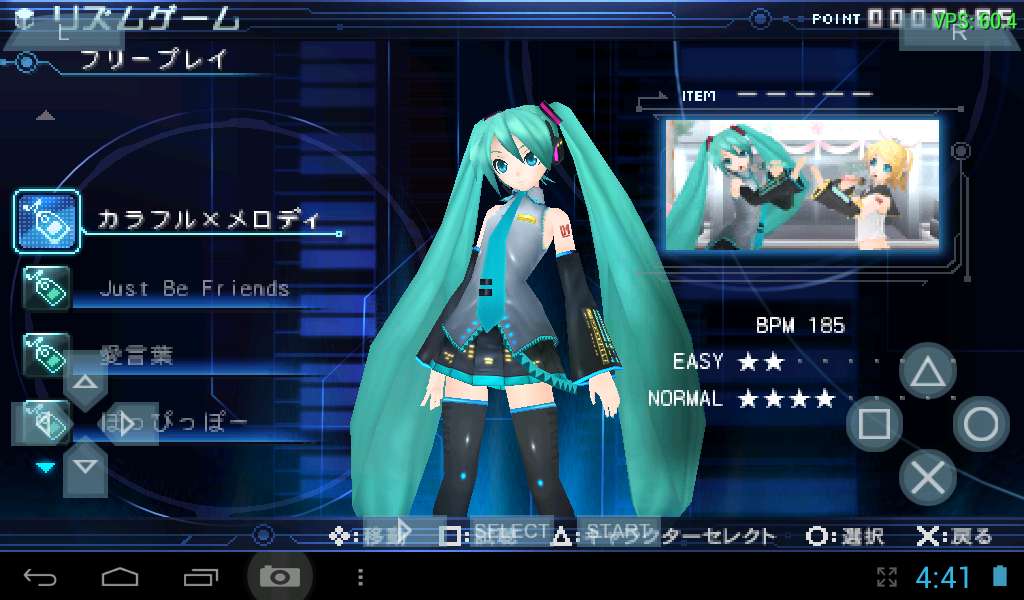Tap the SELECT touch button
The width and height of the screenshot is (1024, 600).
click(511, 531)
